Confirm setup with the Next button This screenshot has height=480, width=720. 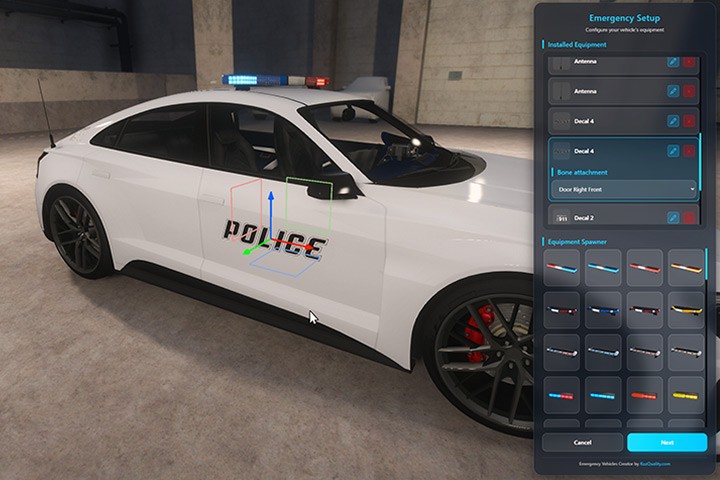[x=666, y=442]
